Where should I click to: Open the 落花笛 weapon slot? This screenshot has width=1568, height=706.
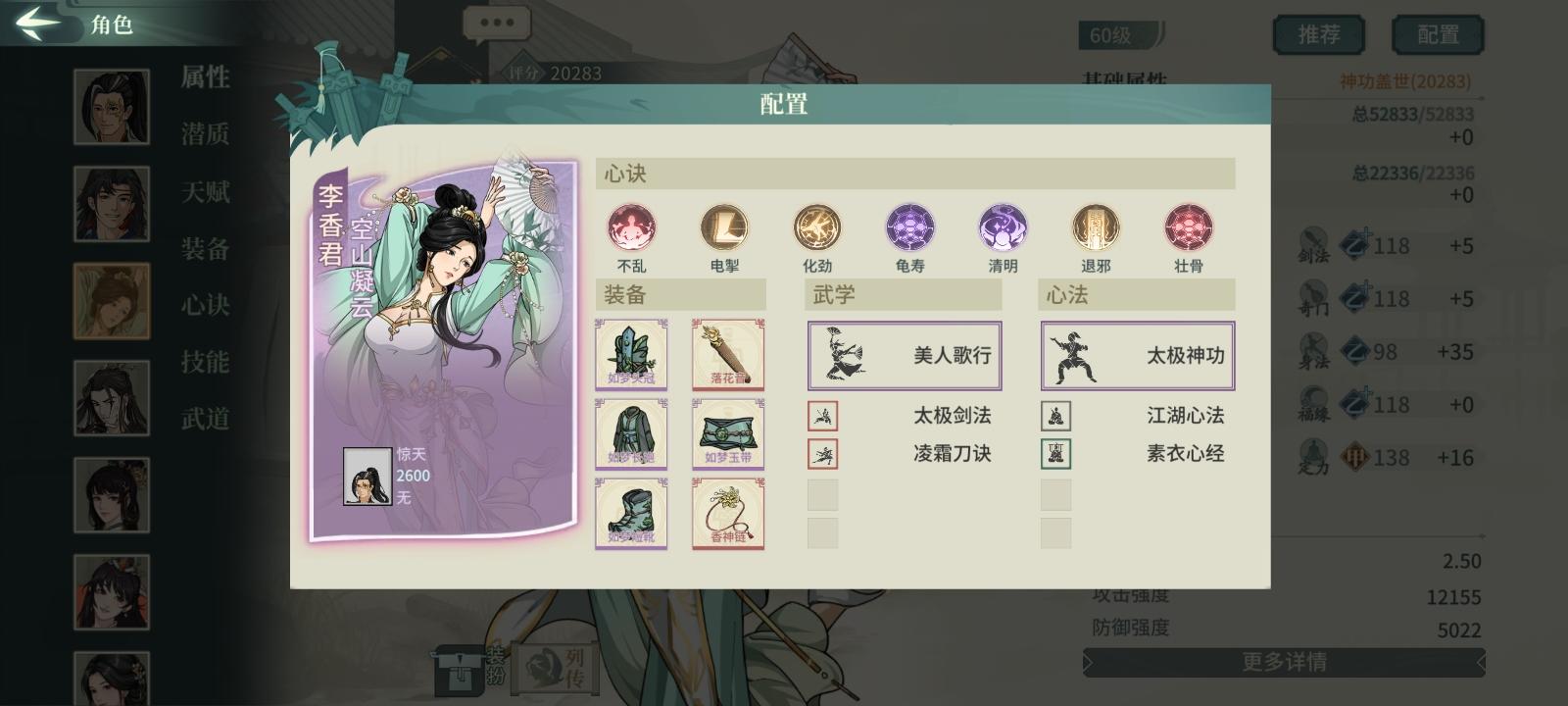726,355
